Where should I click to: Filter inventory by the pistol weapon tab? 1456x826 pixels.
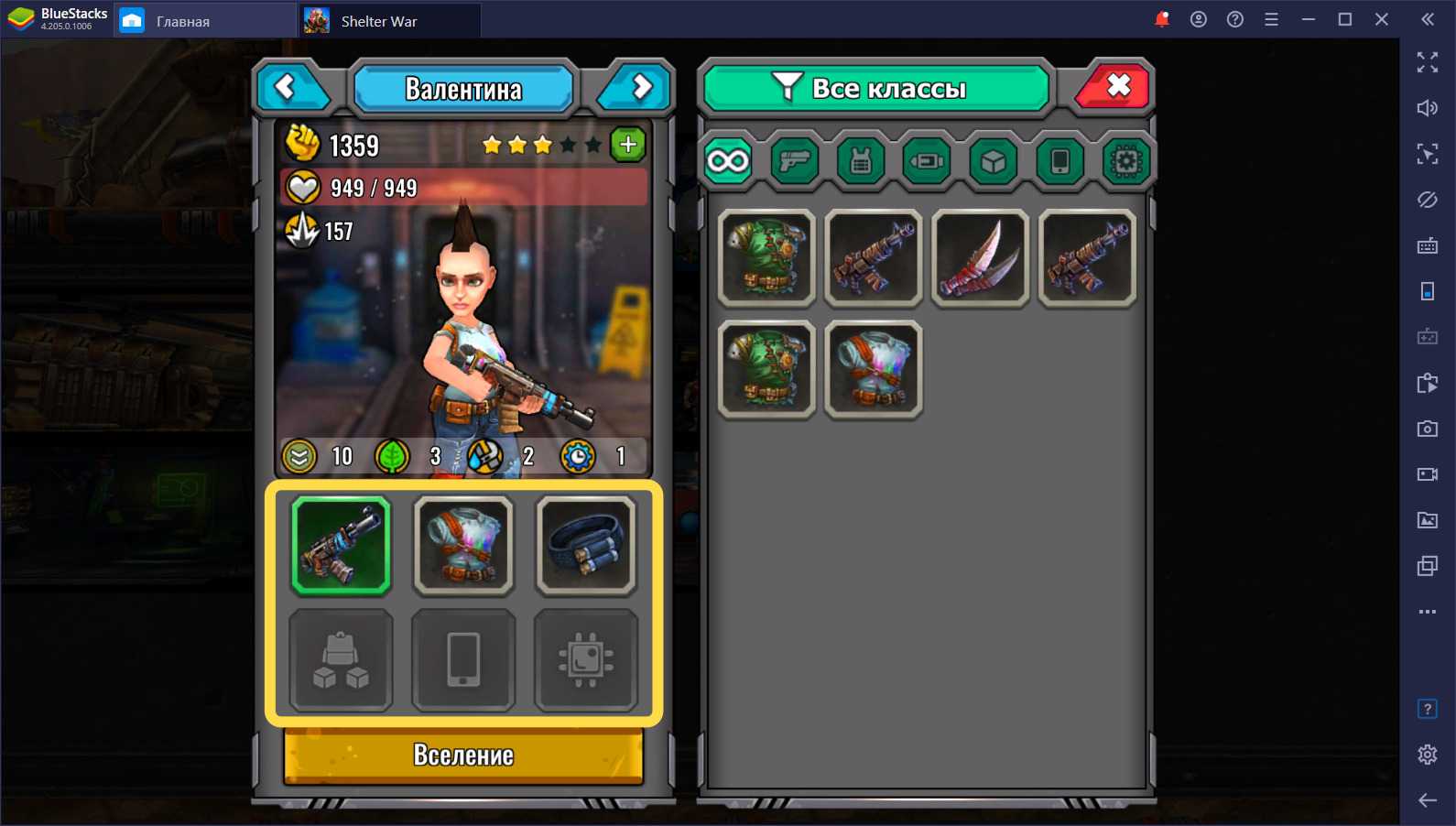click(794, 162)
